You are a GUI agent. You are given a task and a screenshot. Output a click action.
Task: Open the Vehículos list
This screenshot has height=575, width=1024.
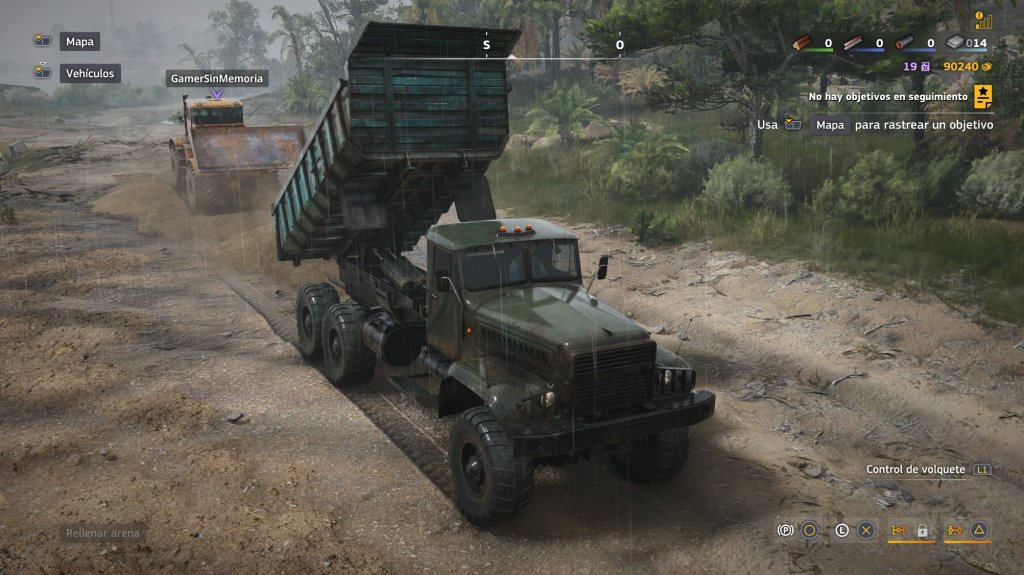click(x=91, y=73)
